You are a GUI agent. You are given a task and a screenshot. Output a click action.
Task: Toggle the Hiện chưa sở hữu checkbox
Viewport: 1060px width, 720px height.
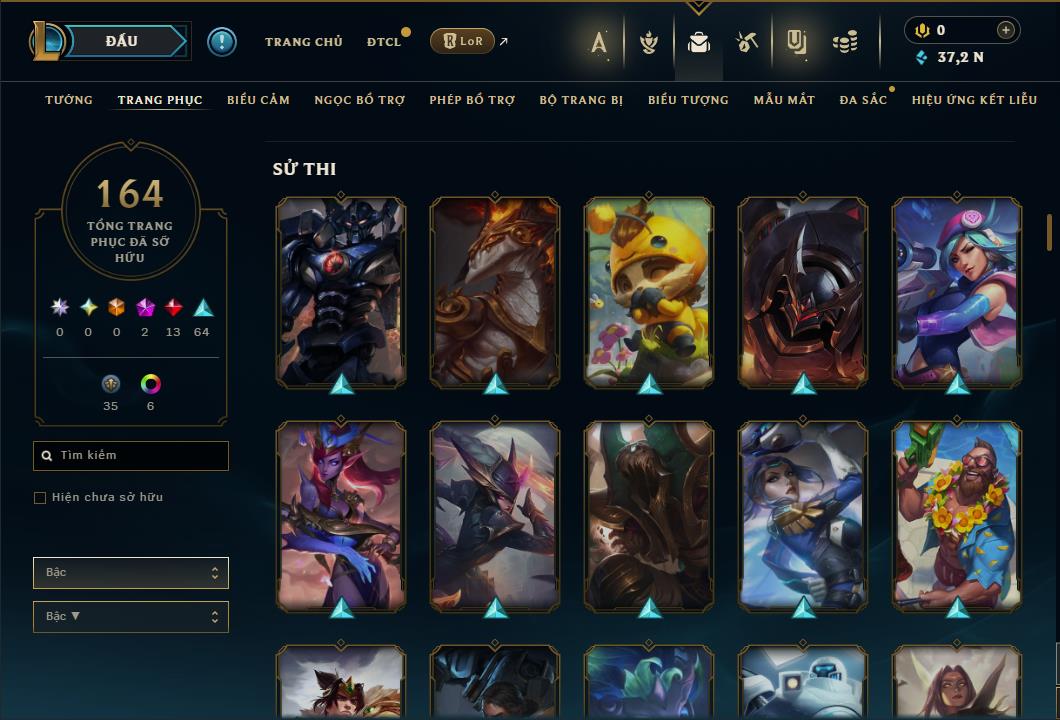coord(40,498)
